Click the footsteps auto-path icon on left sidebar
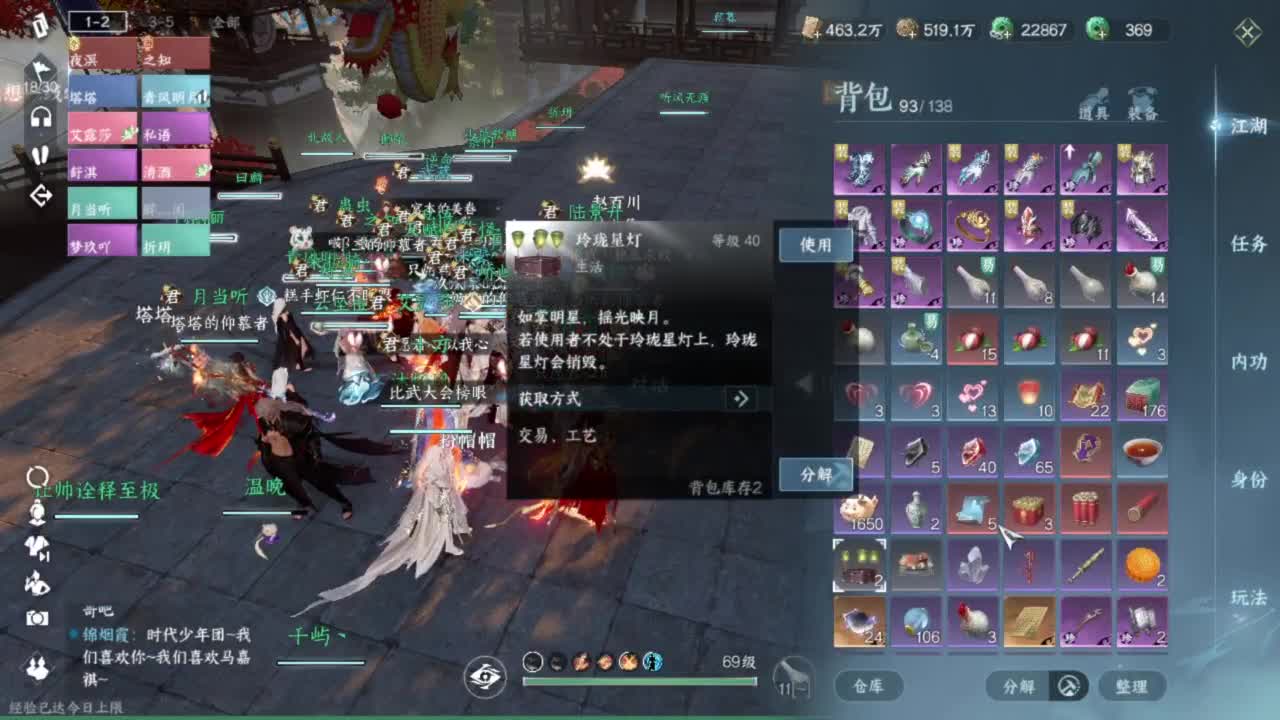1280x720 pixels. tap(41, 155)
